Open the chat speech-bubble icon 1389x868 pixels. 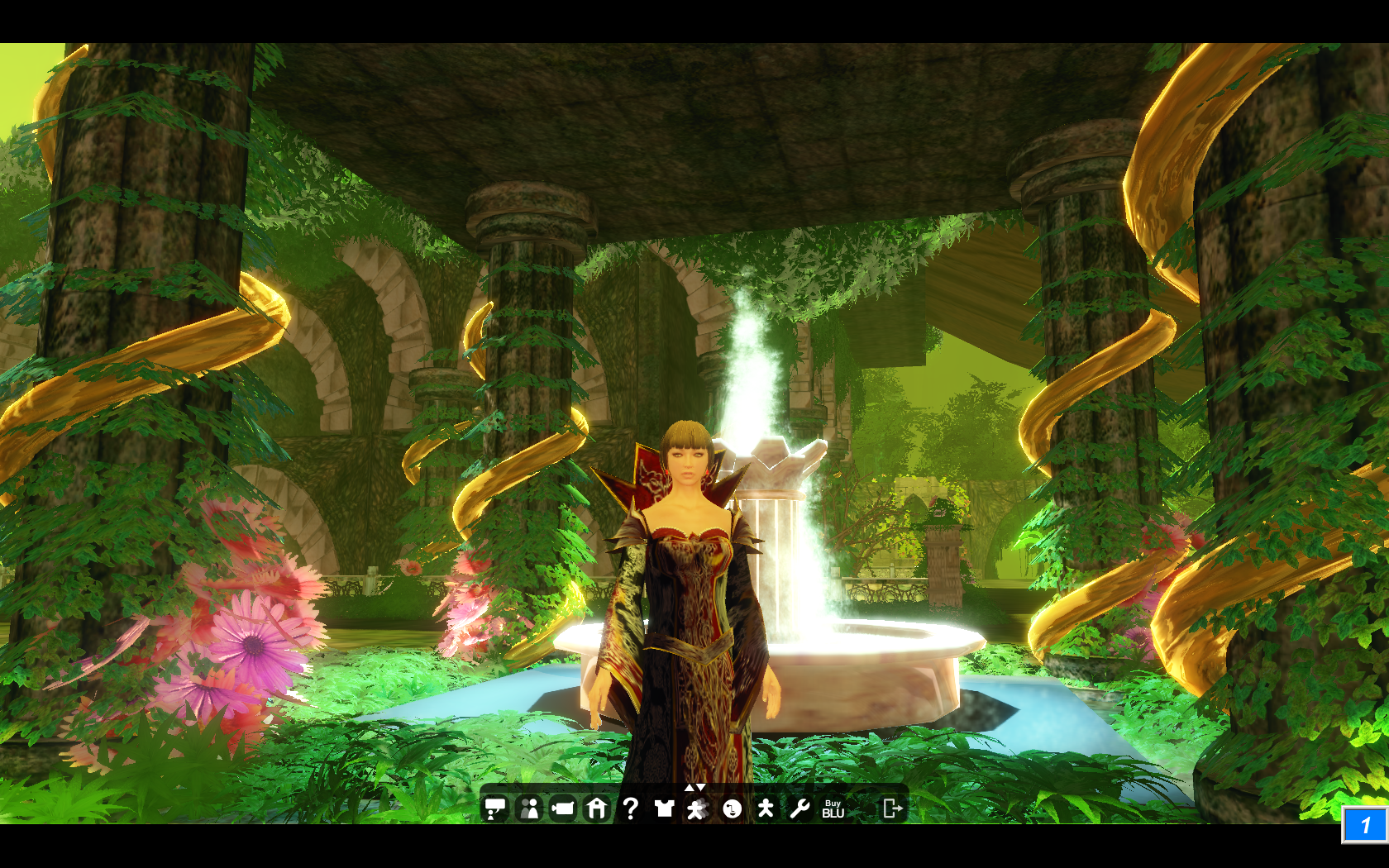(494, 808)
